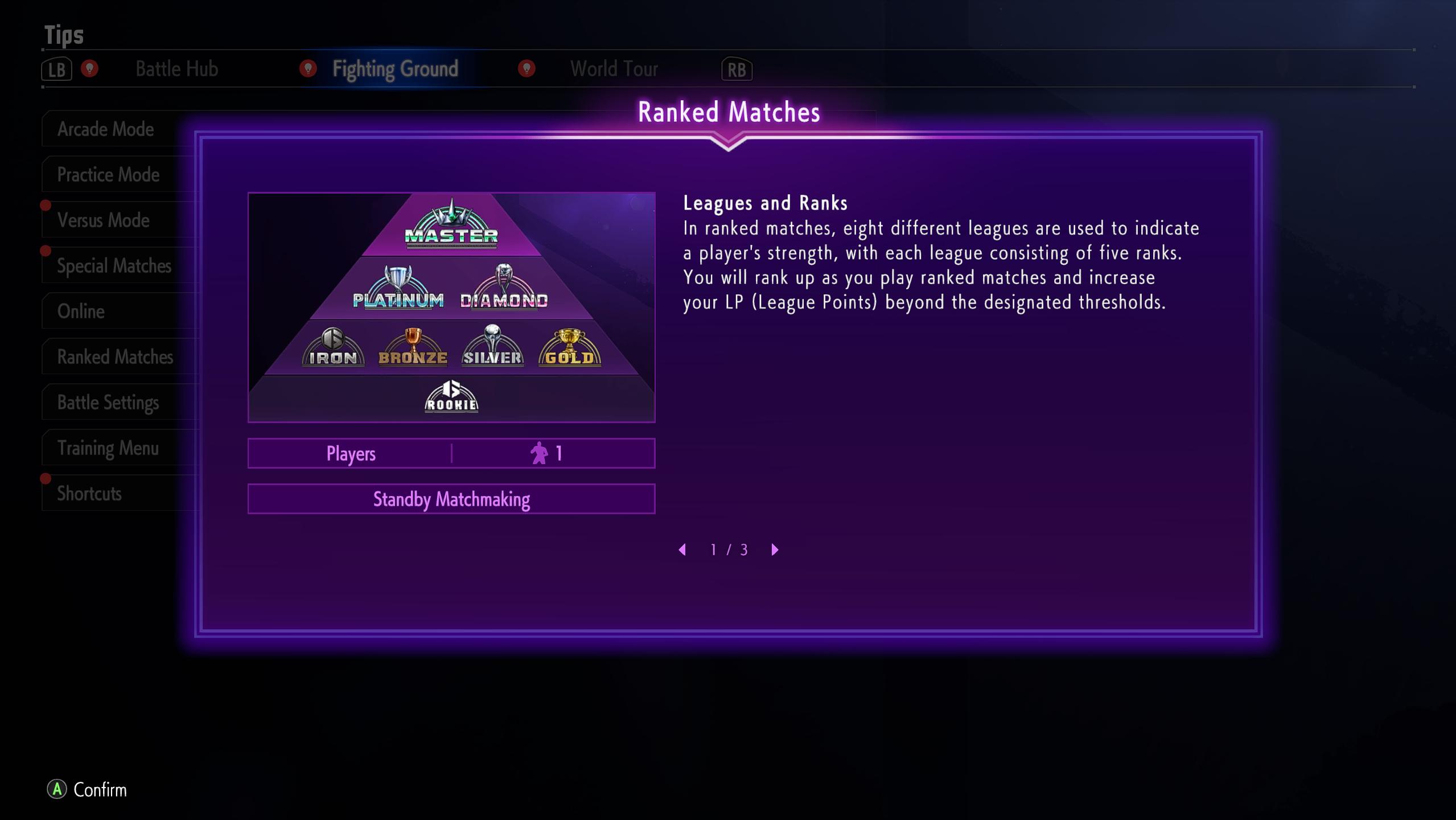Click the Standby Matchmaking bar
1456x820 pixels.
click(x=451, y=499)
